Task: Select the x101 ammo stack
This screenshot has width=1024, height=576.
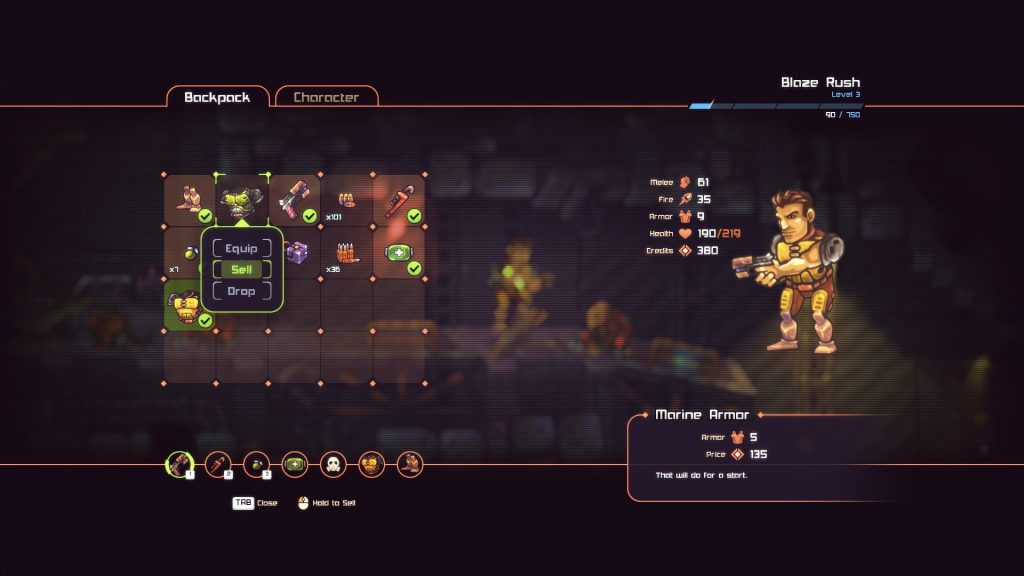Action: pyautogui.click(x=346, y=200)
